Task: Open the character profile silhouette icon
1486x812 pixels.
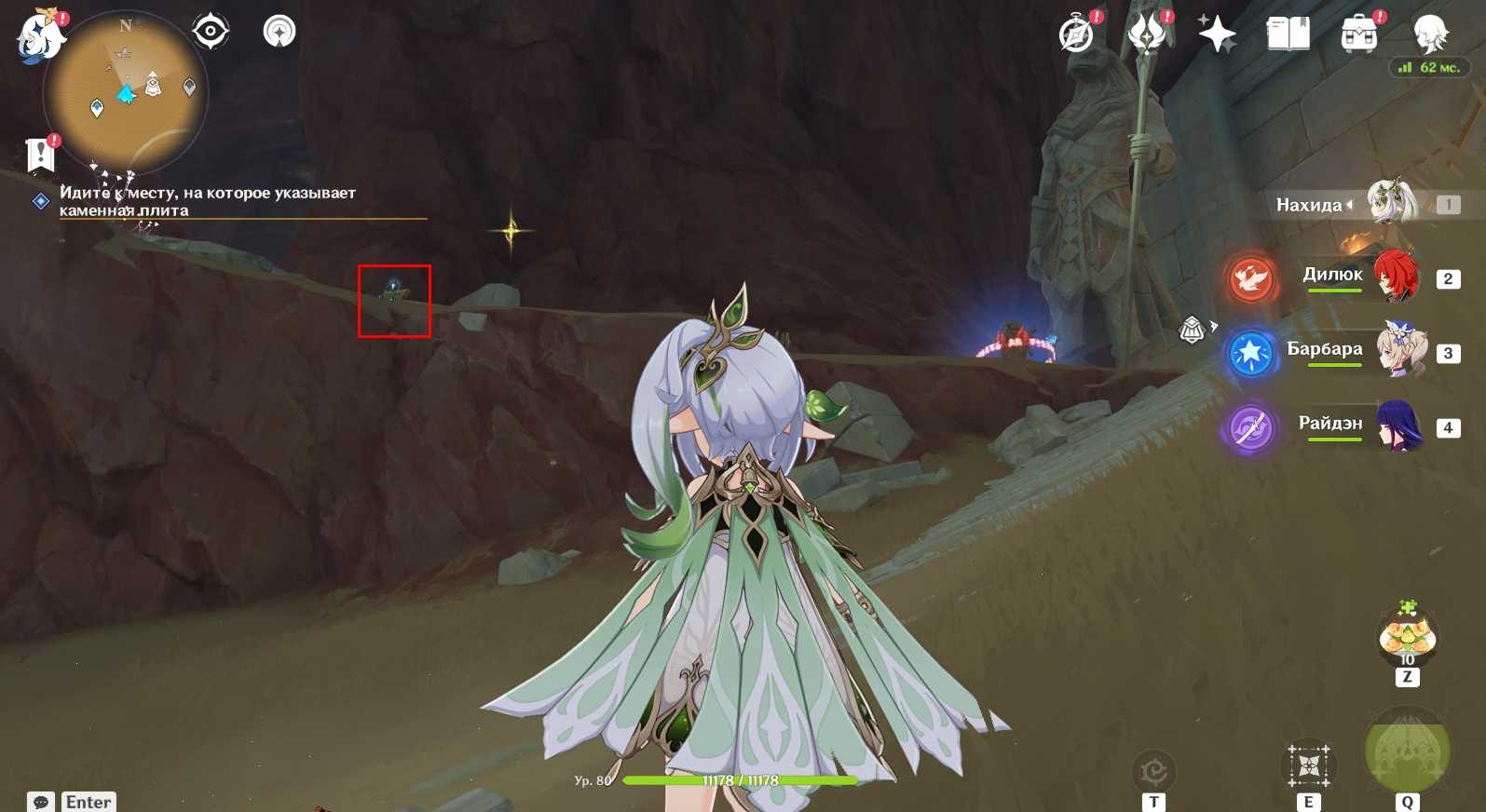Action: 1430,34
